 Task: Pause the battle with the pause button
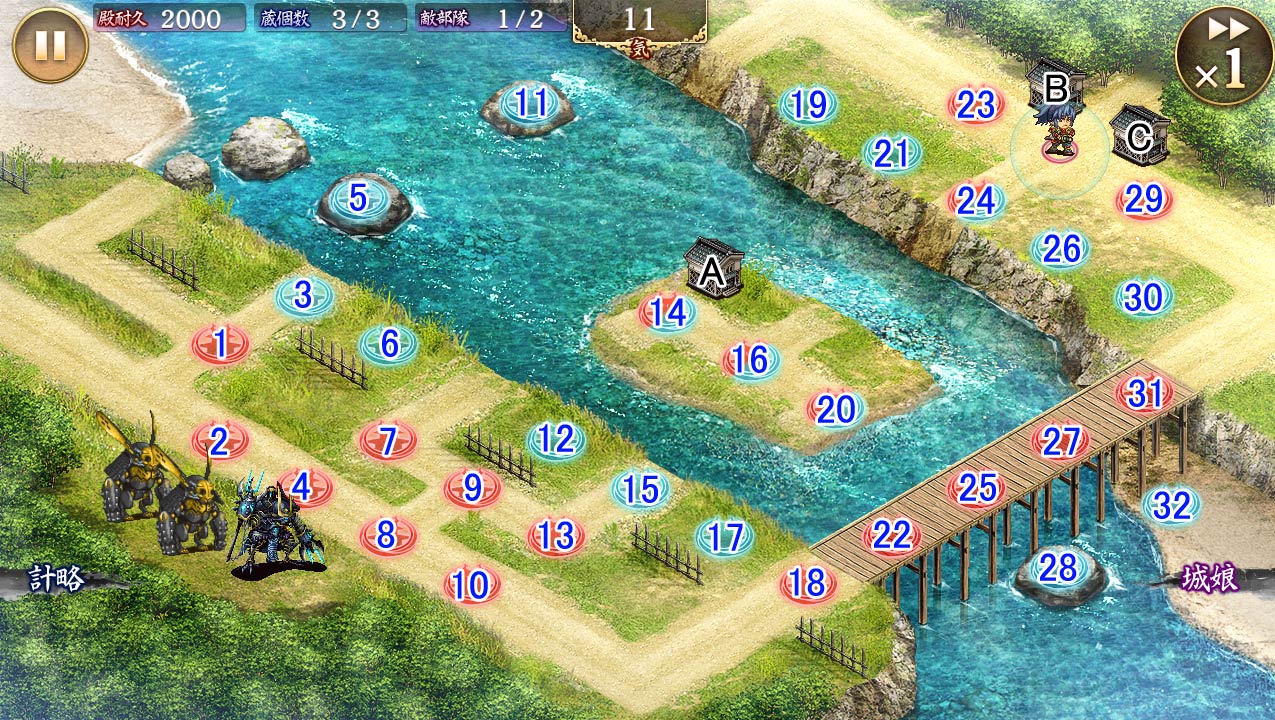point(50,46)
